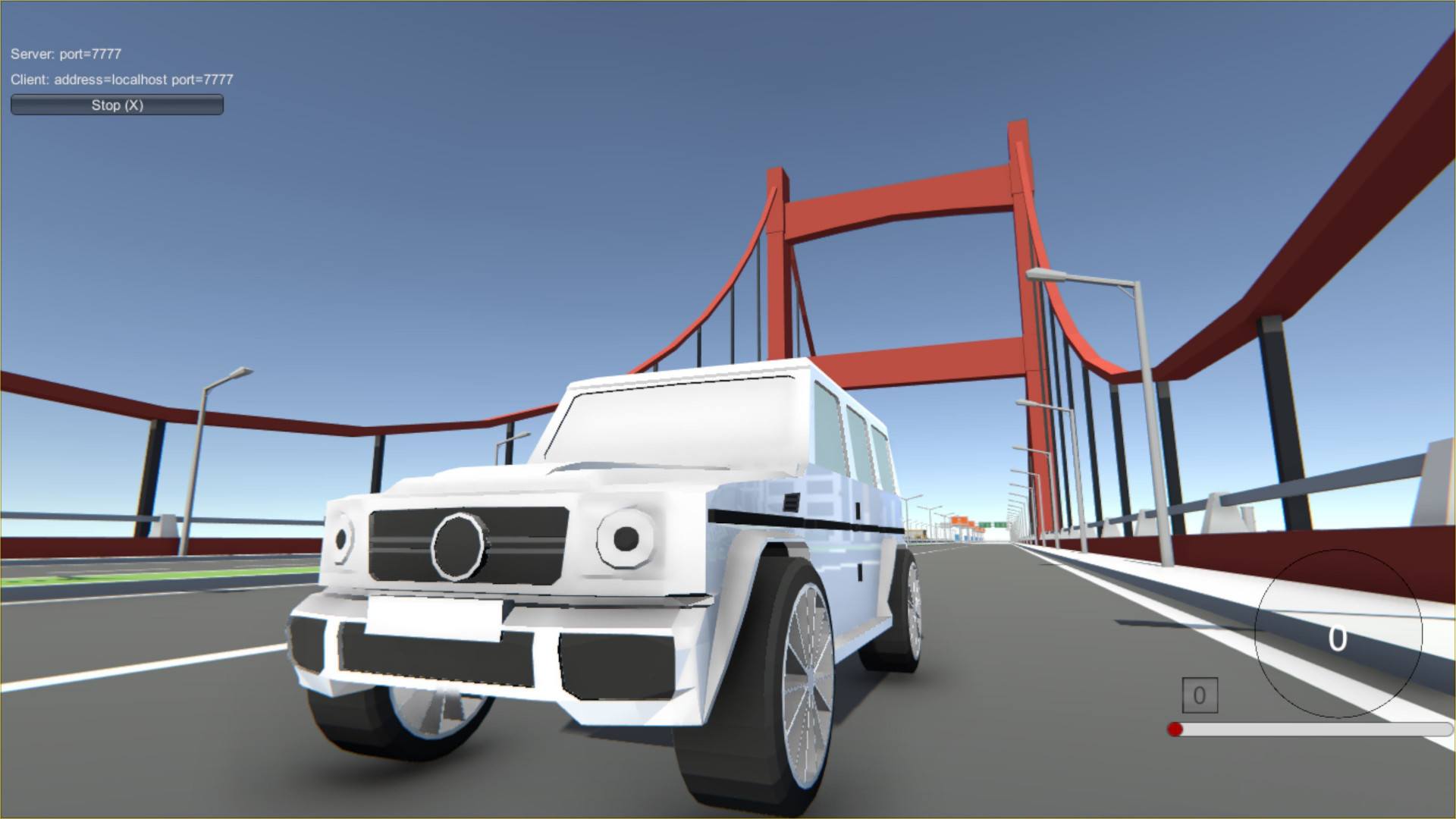Expand the Client address=localhost status line

(x=121, y=79)
